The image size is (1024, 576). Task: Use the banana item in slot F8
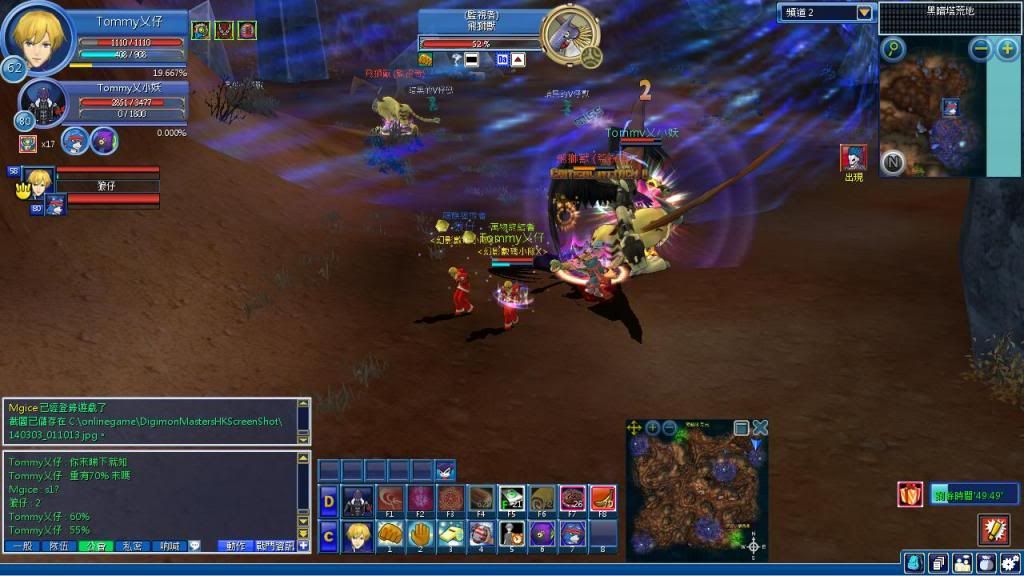(x=602, y=498)
